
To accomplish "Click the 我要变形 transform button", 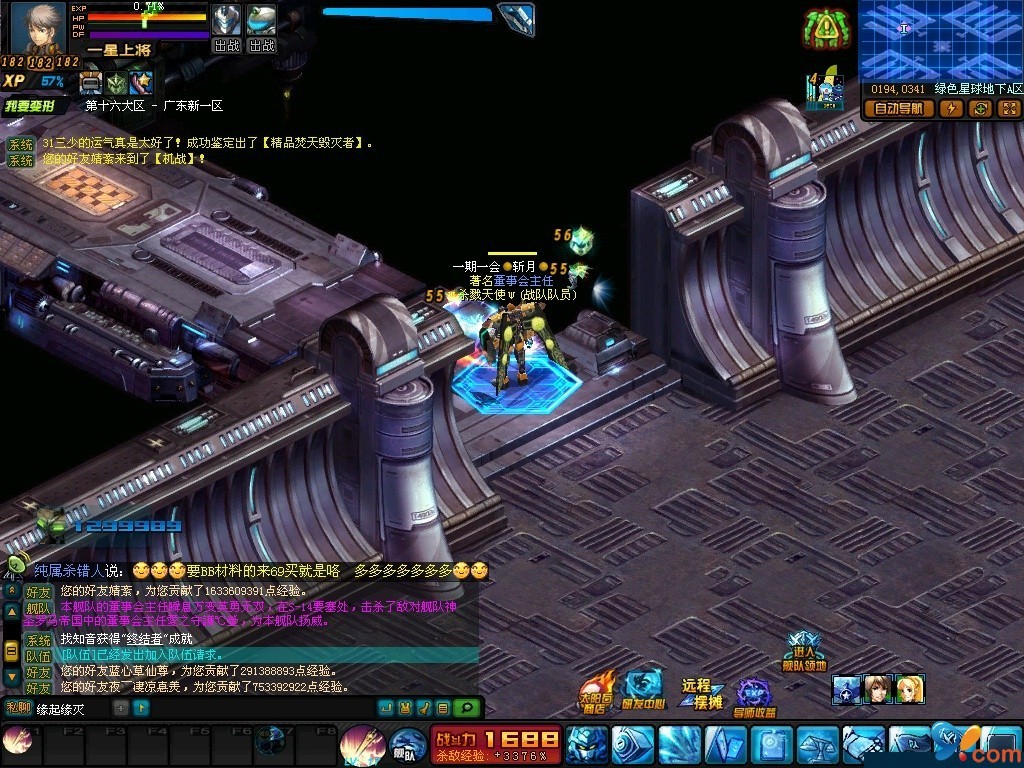I will 33,105.
